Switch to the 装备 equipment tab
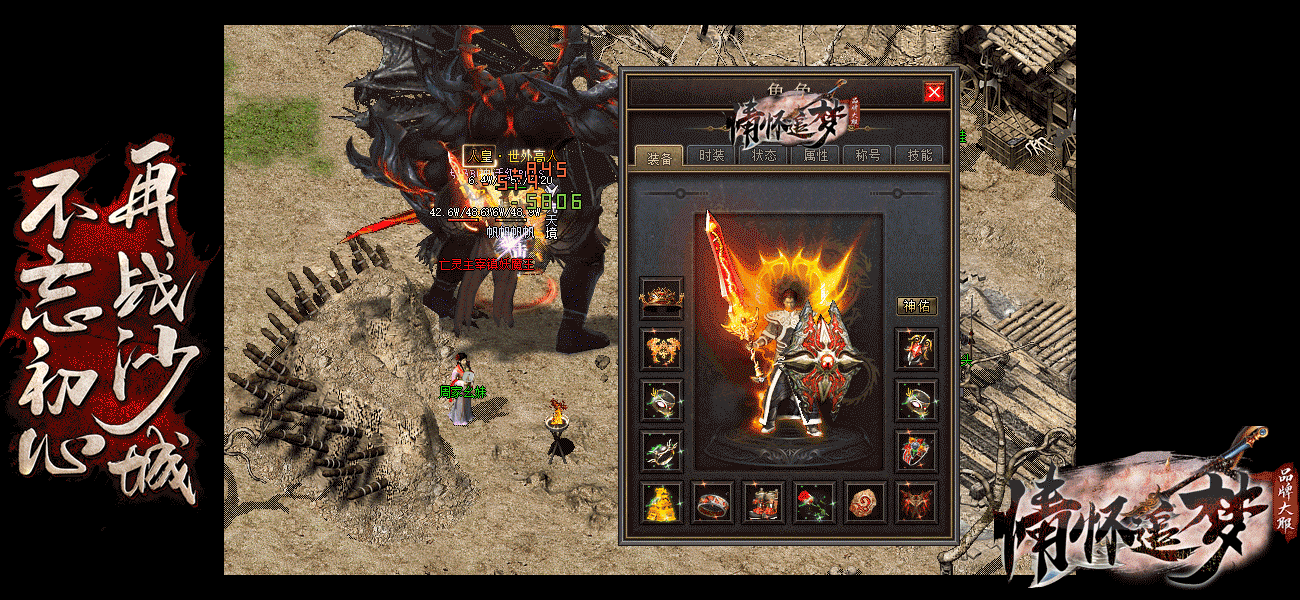The image size is (1300, 600). point(659,156)
